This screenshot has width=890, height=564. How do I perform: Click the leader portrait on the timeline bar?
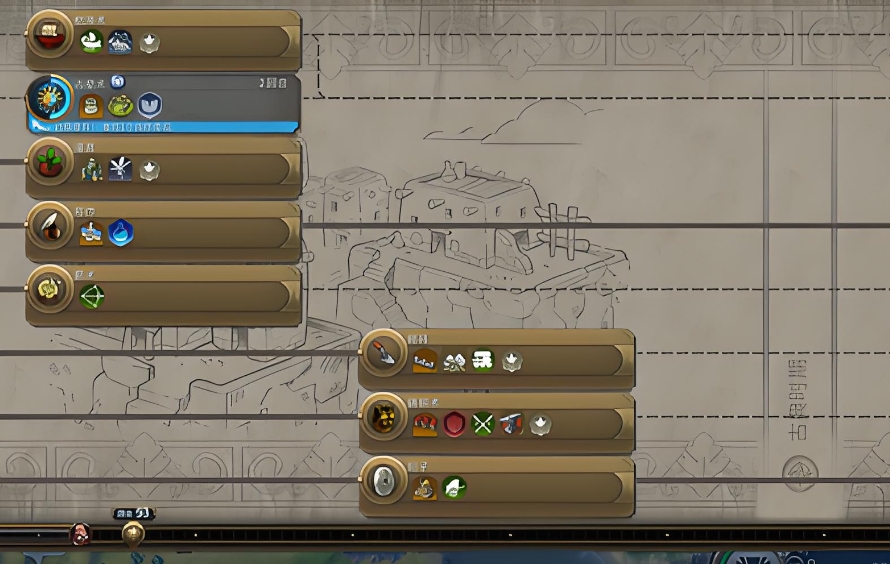pyautogui.click(x=80, y=535)
